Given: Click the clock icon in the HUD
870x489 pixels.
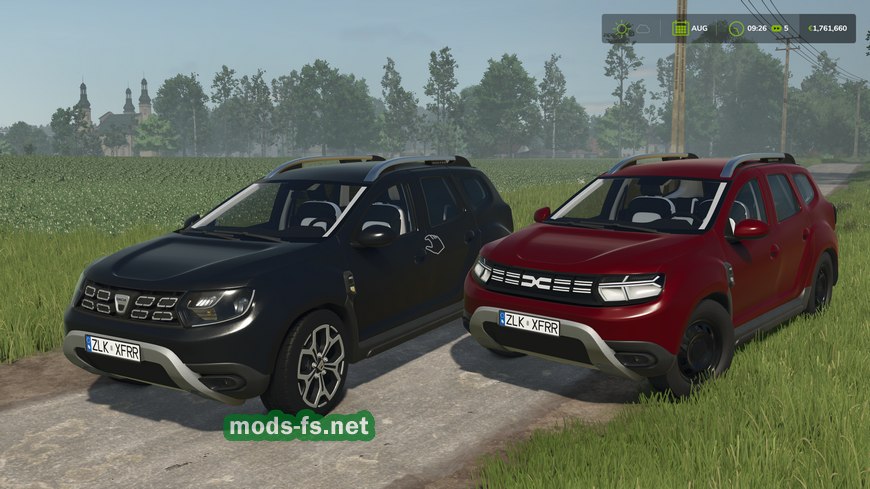Looking at the screenshot, I should 735,28.
